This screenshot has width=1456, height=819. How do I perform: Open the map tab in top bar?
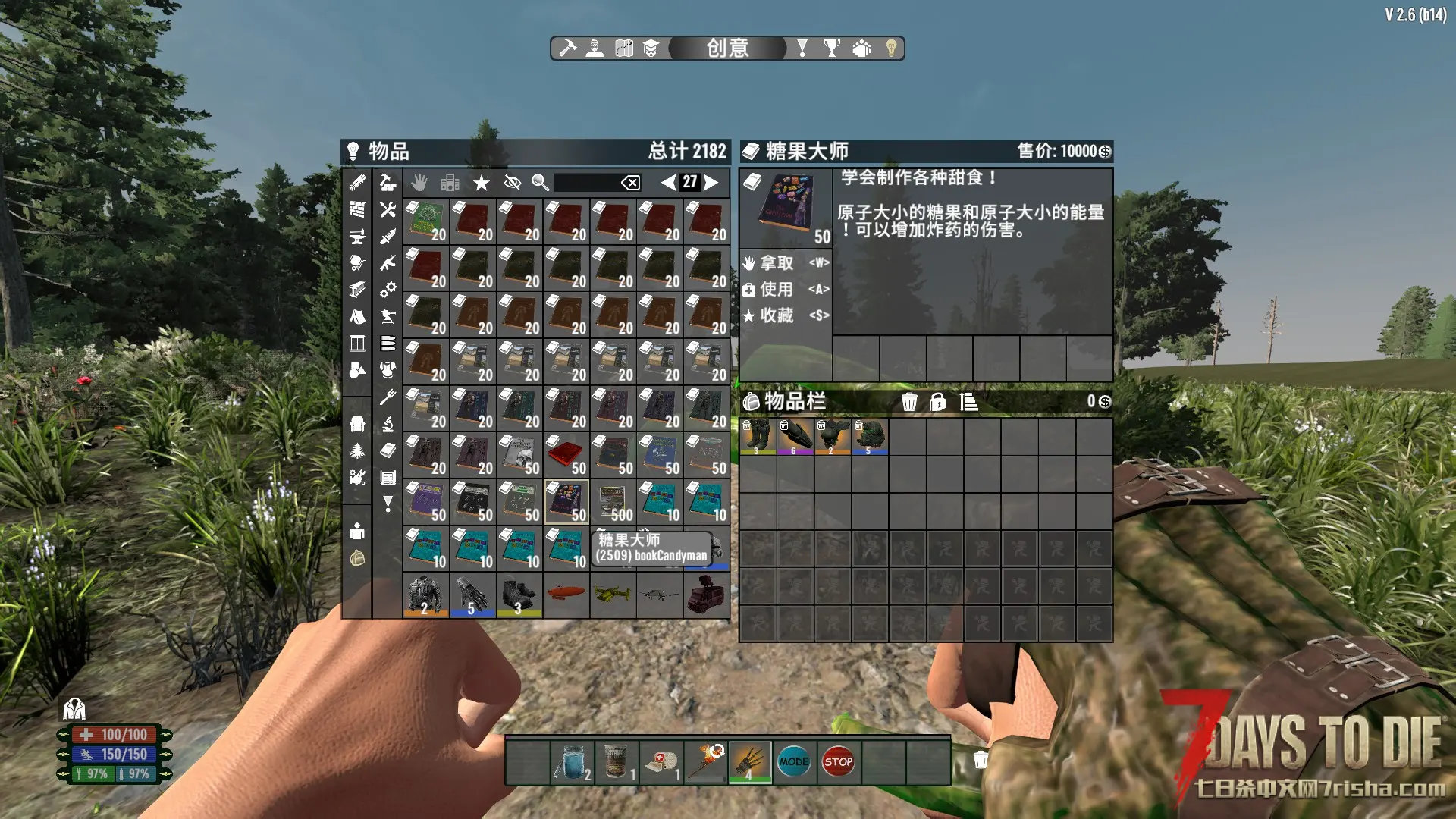[x=623, y=49]
